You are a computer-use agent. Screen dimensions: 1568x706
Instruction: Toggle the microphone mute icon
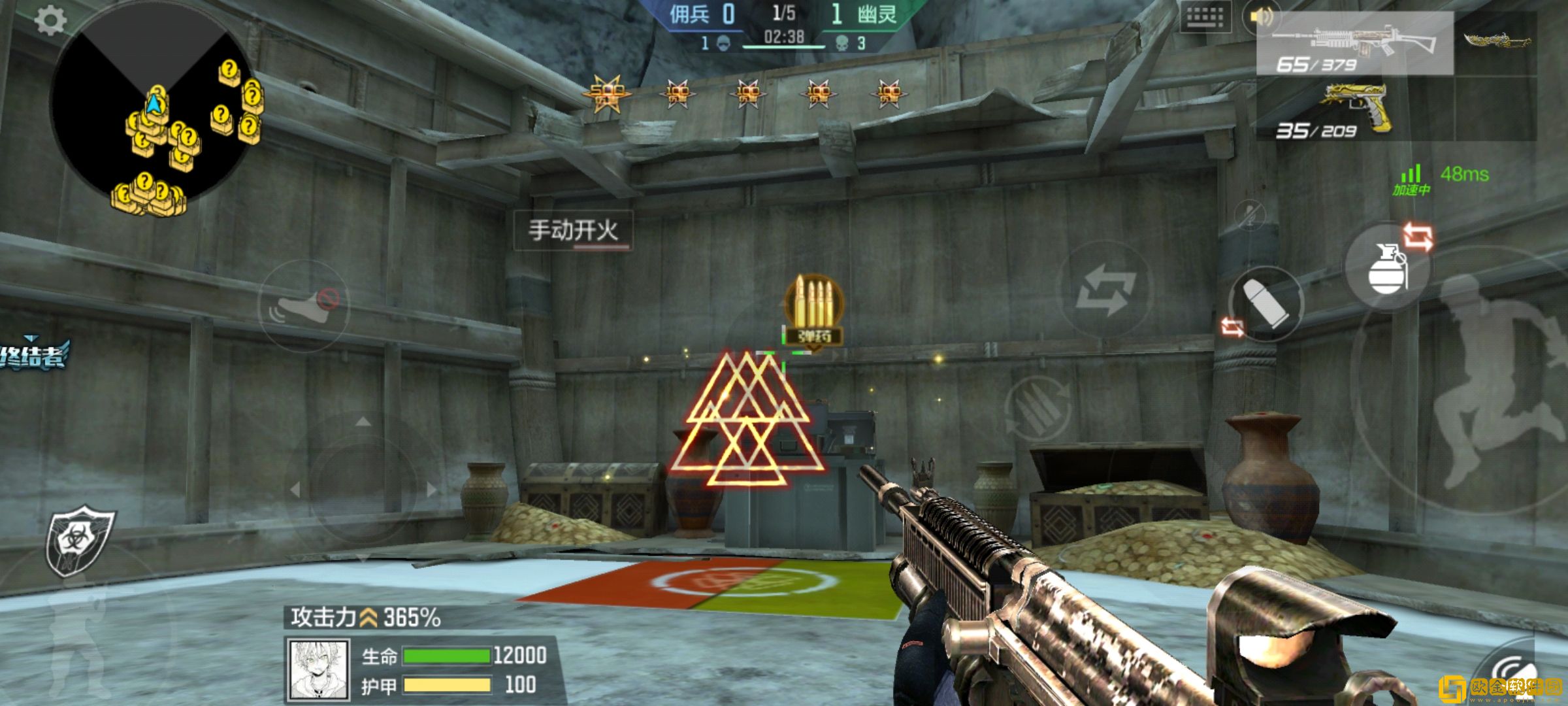(x=1250, y=214)
